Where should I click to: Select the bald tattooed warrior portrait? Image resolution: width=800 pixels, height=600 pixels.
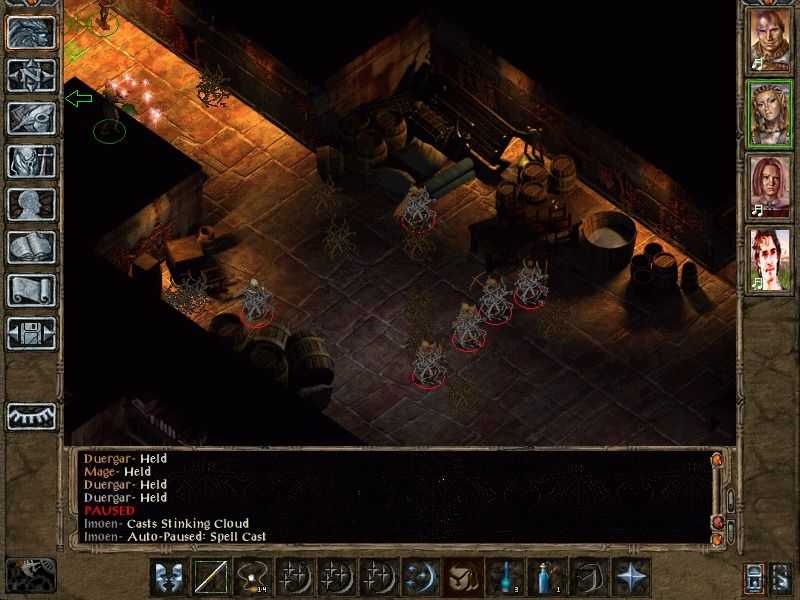point(770,40)
